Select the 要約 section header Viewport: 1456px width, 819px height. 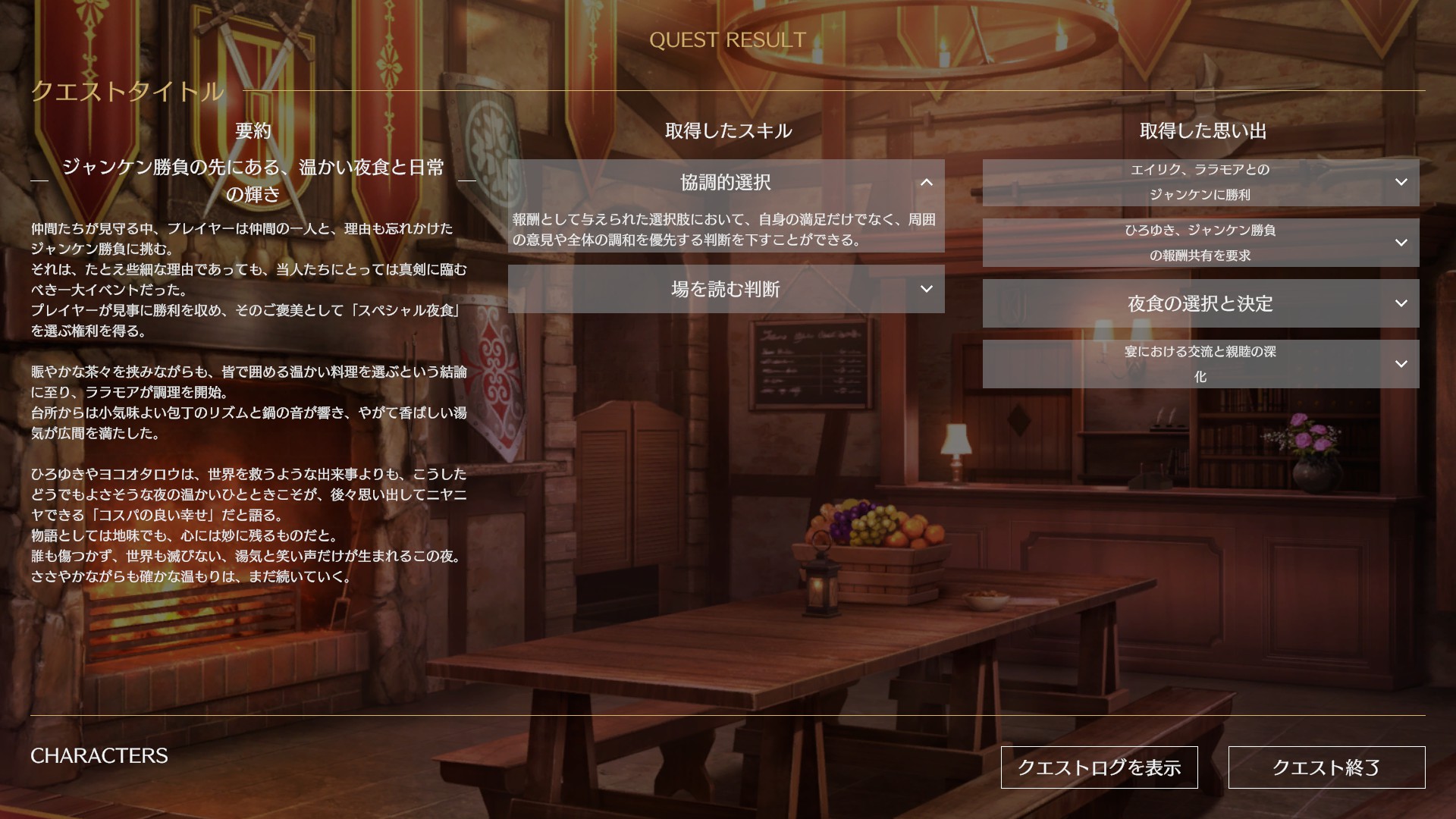(x=250, y=130)
